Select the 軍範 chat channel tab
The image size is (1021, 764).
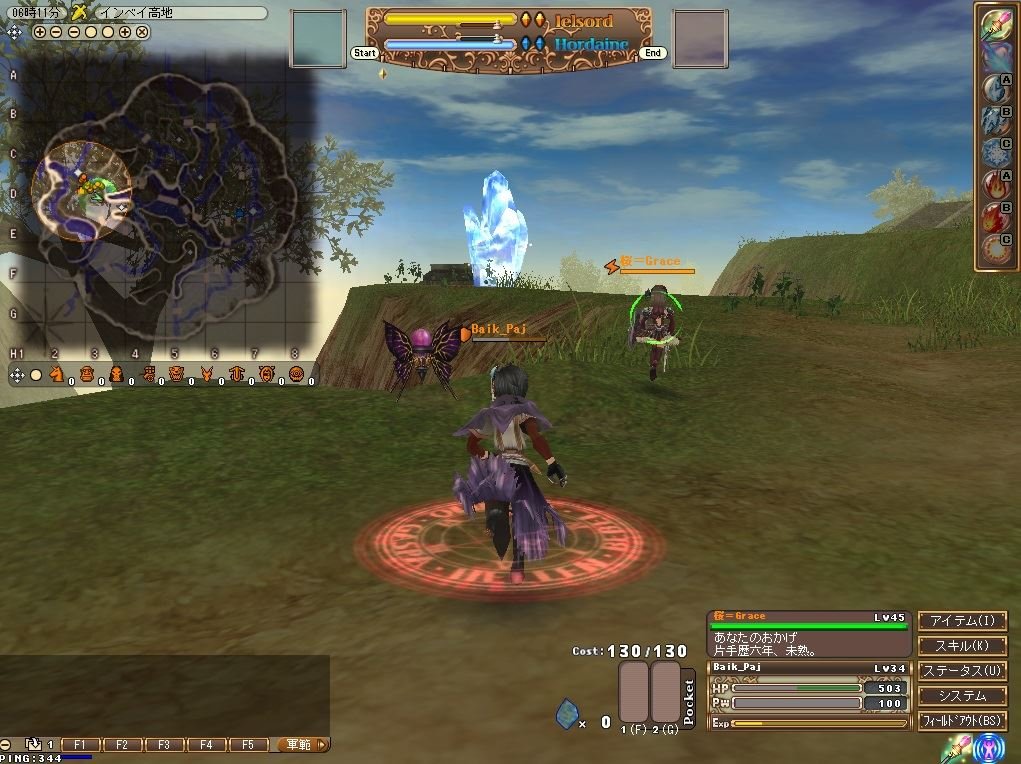click(297, 745)
